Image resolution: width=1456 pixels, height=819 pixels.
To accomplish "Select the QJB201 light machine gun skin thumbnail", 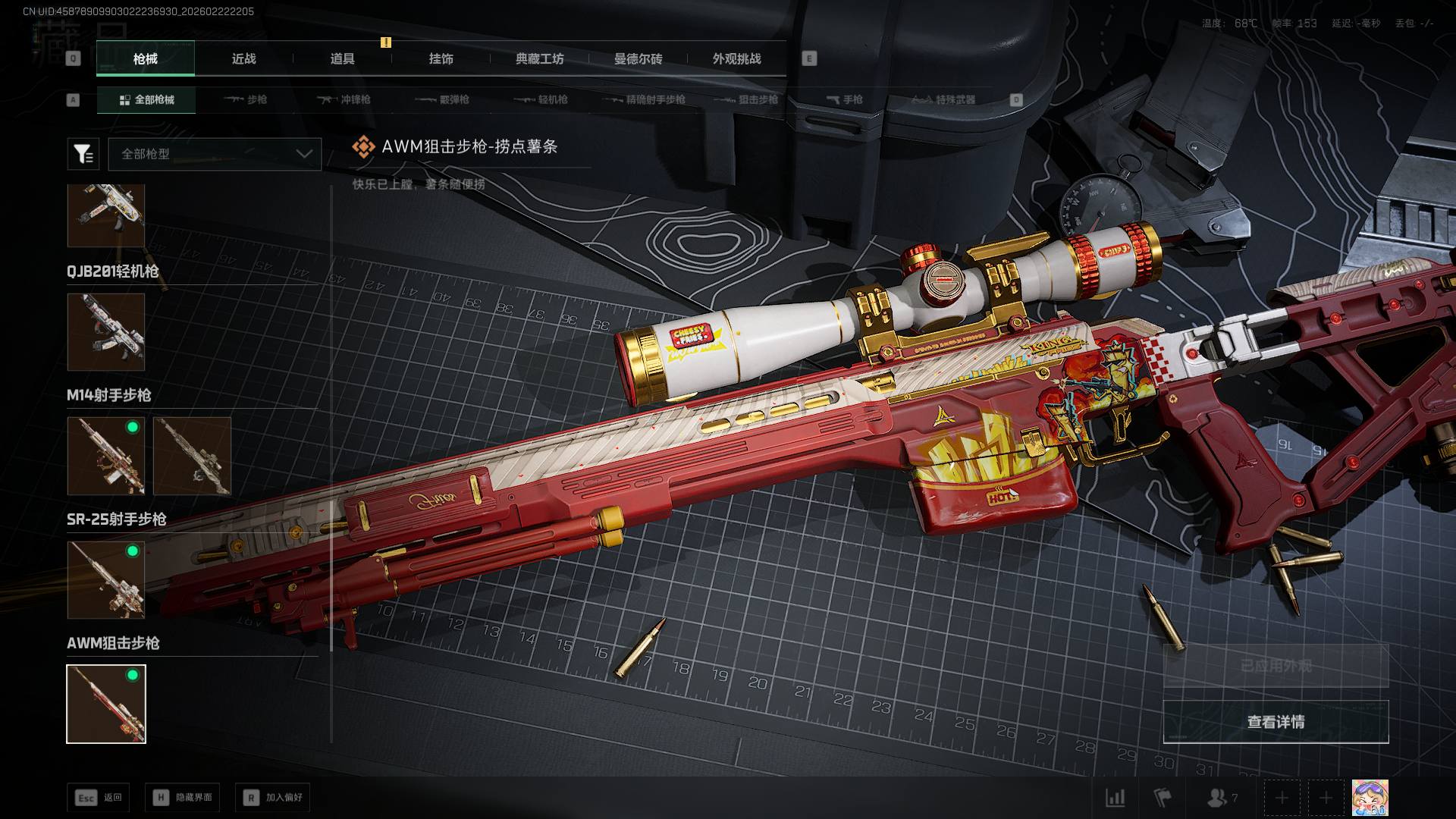I will [106, 332].
